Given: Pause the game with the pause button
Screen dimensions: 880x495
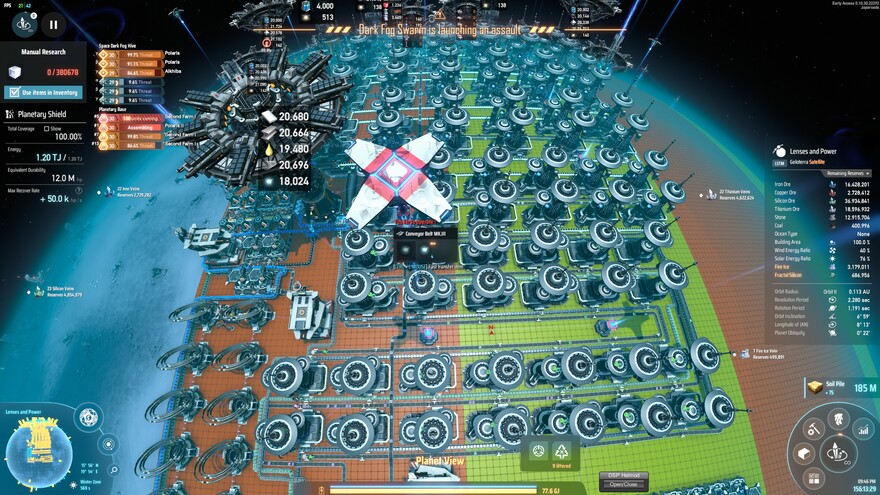Looking at the screenshot, I should tap(53, 25).
